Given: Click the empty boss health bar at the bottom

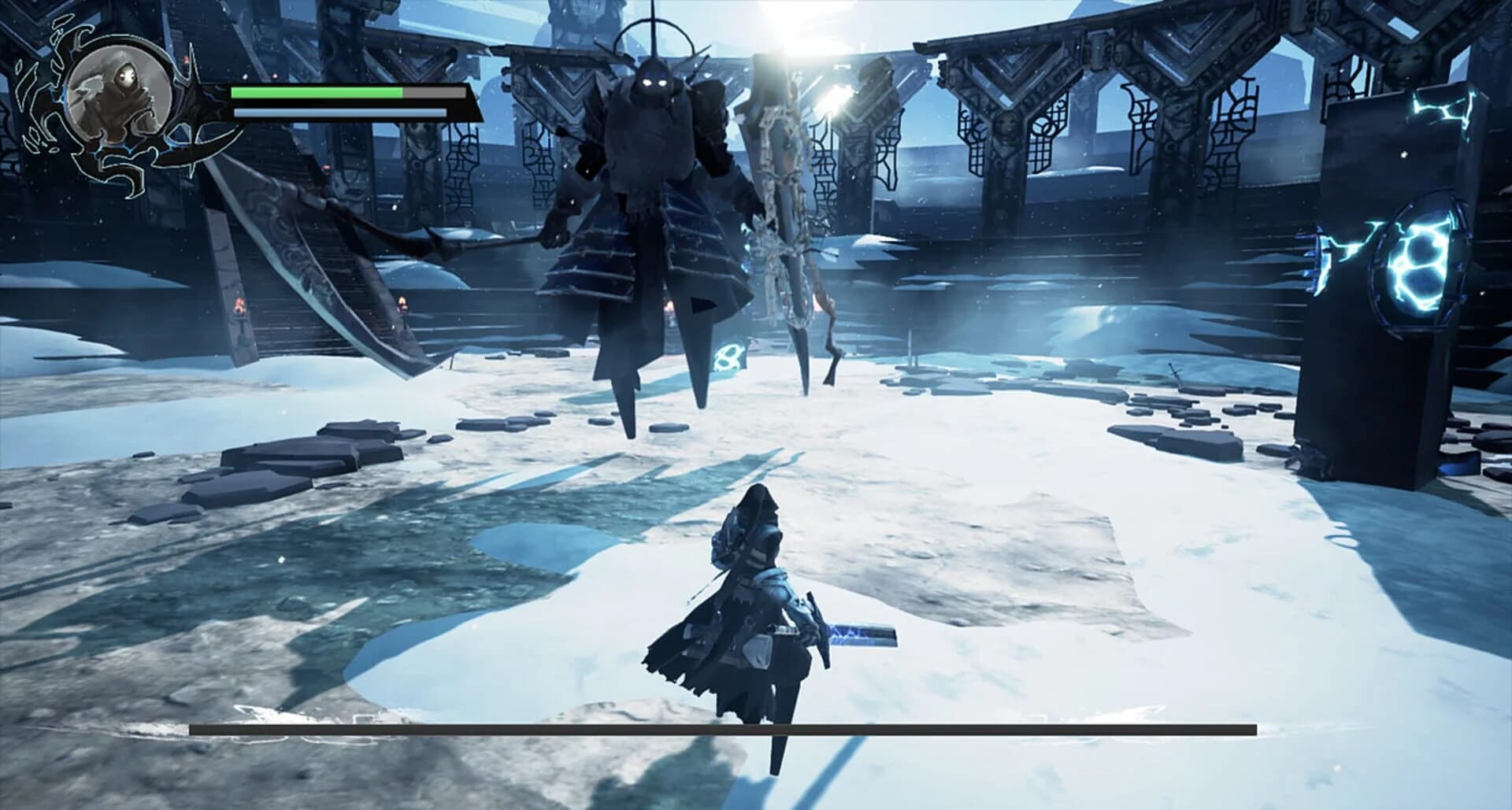Looking at the screenshot, I should [x=756, y=728].
